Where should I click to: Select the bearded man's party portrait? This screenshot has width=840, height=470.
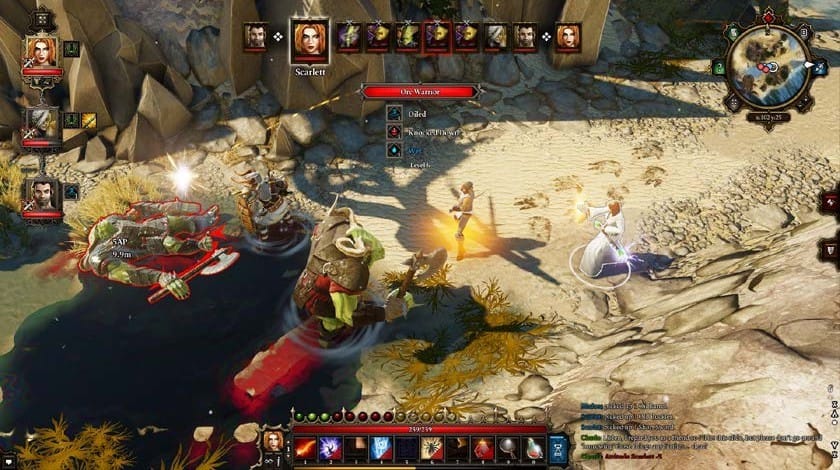pyautogui.click(x=42, y=191)
